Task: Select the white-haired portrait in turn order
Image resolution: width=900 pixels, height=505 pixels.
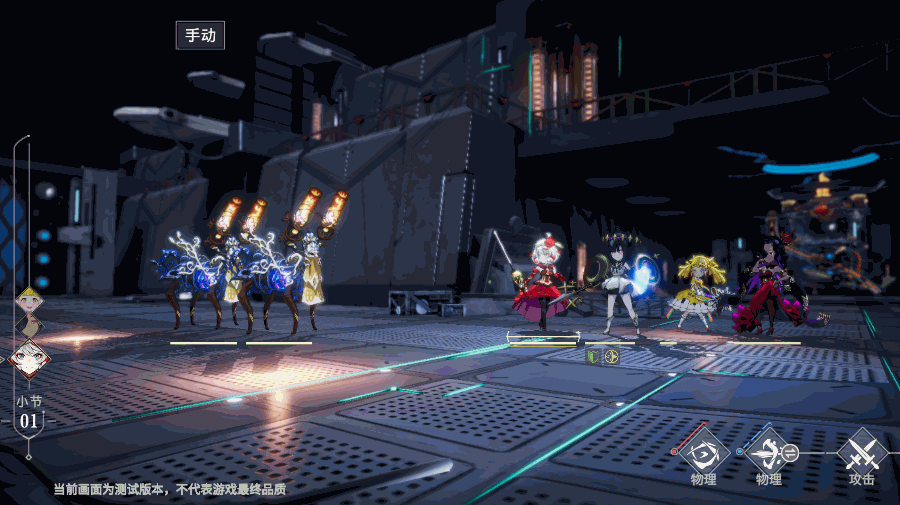Action: click(29, 358)
